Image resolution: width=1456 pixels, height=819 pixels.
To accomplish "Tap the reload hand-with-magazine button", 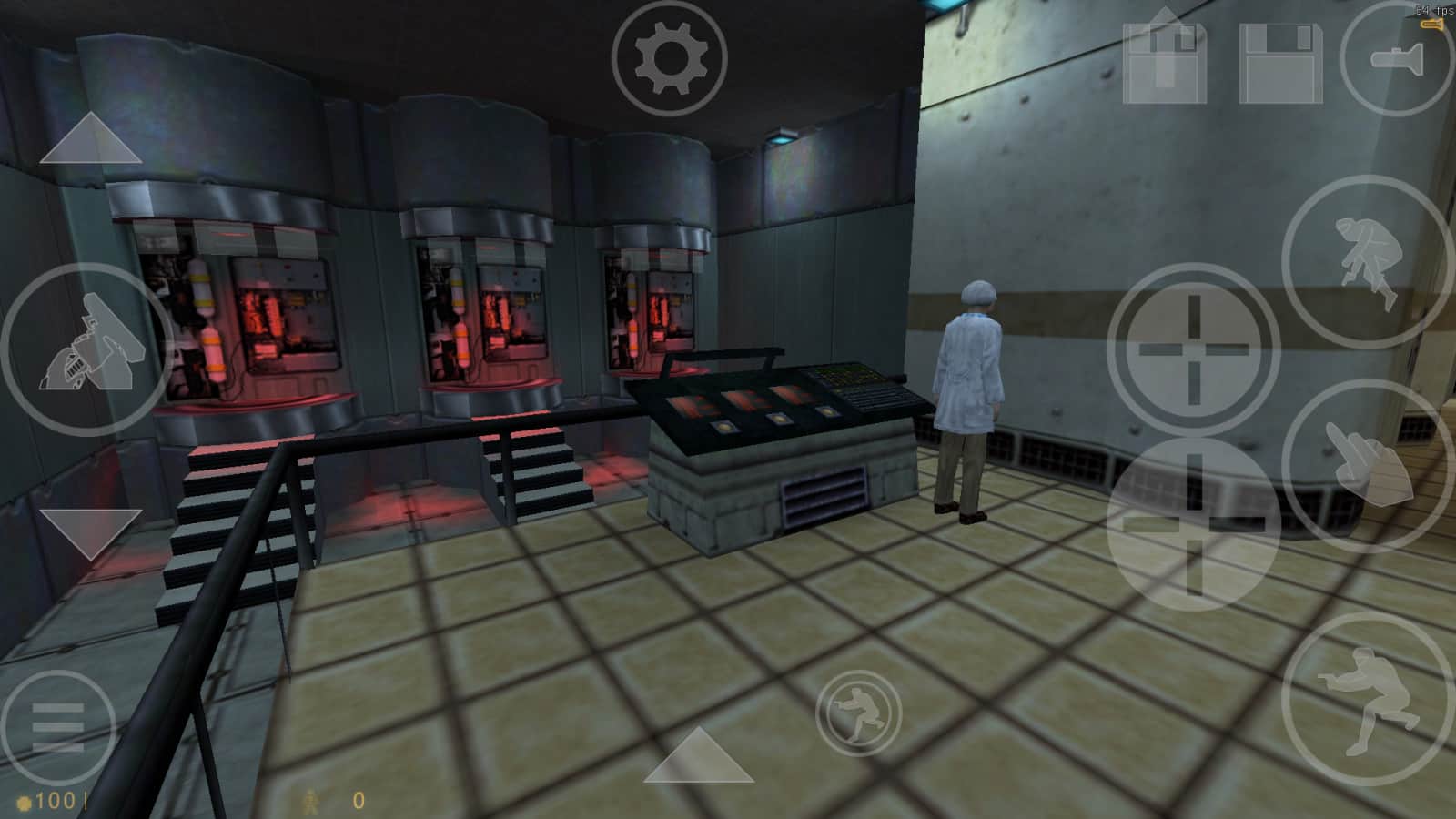I will [x=87, y=349].
